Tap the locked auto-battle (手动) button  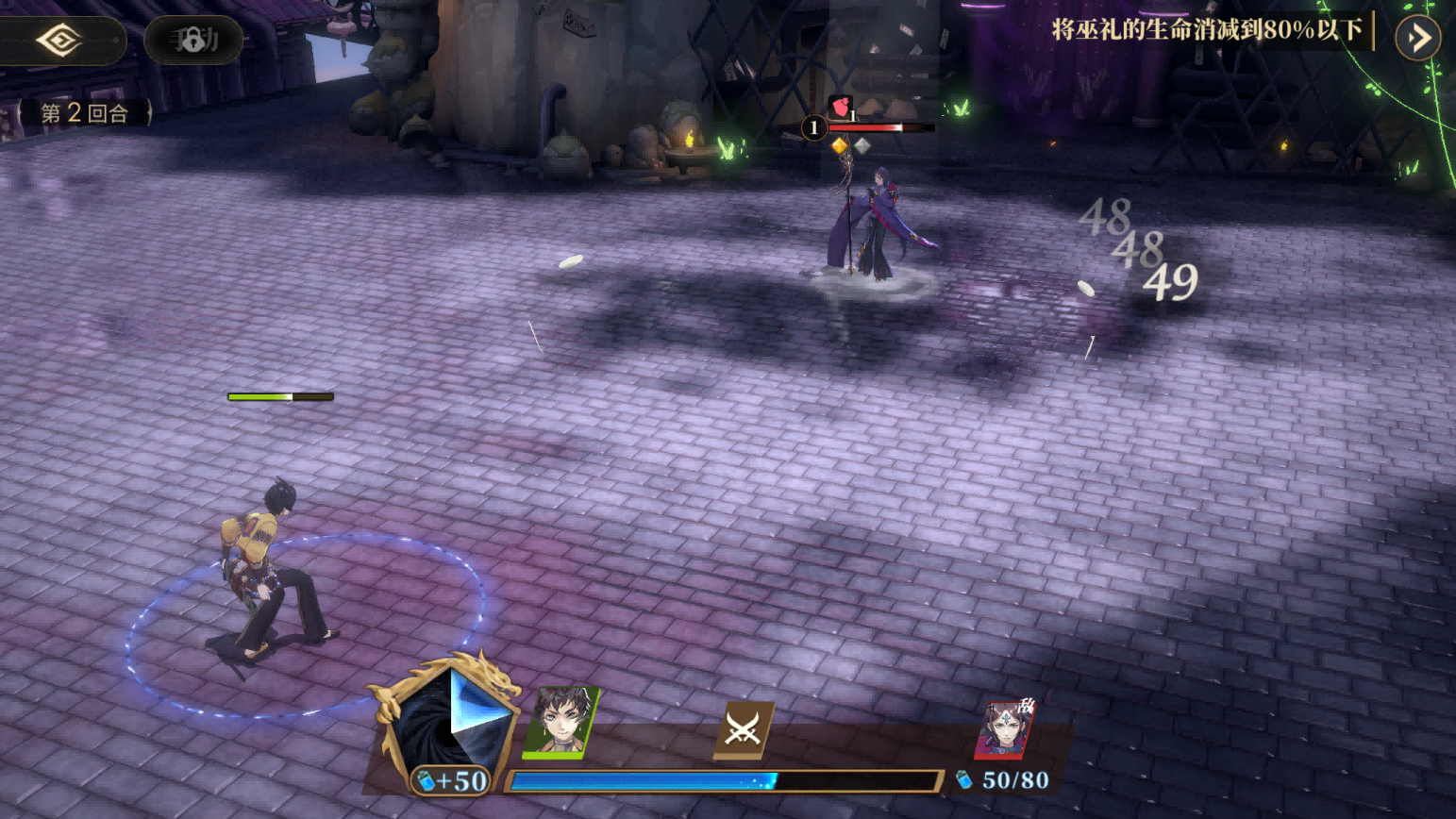193,41
